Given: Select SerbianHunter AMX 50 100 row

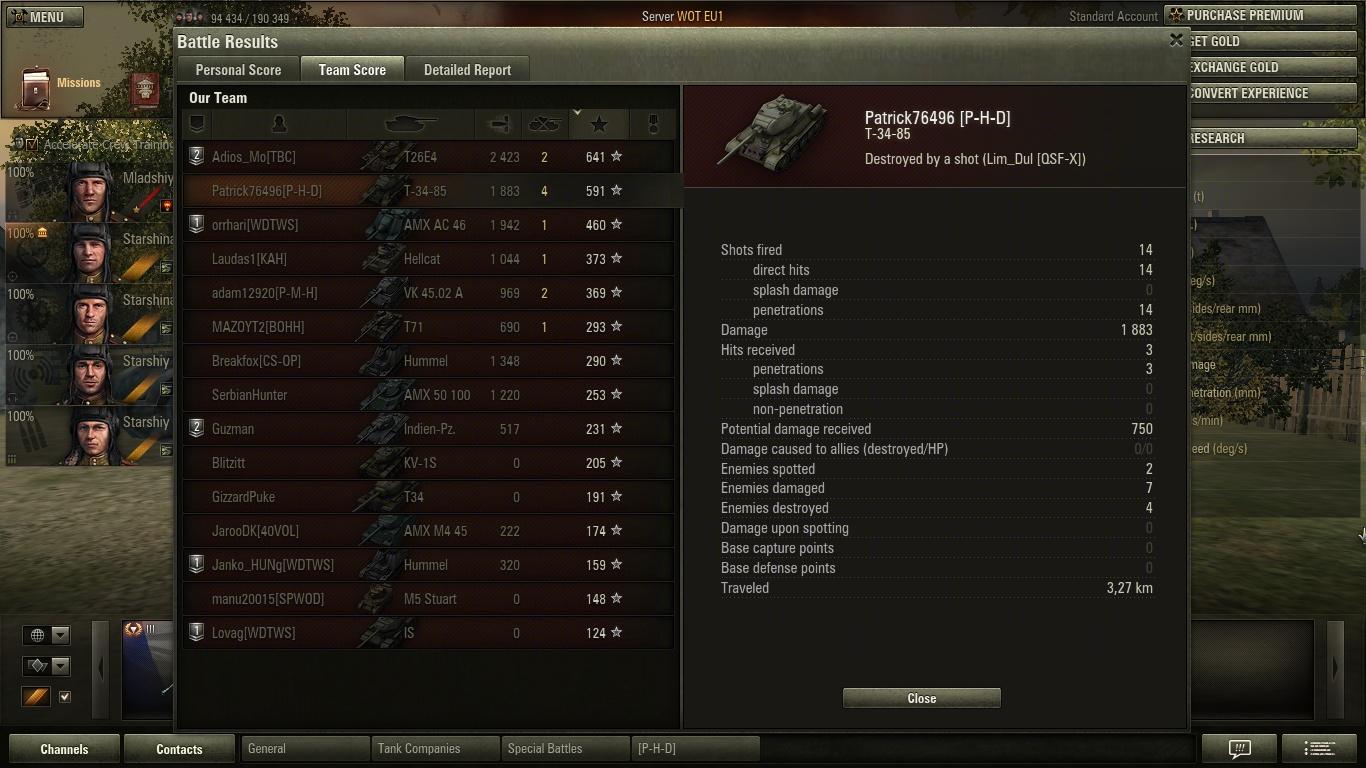Looking at the screenshot, I should tap(428, 395).
